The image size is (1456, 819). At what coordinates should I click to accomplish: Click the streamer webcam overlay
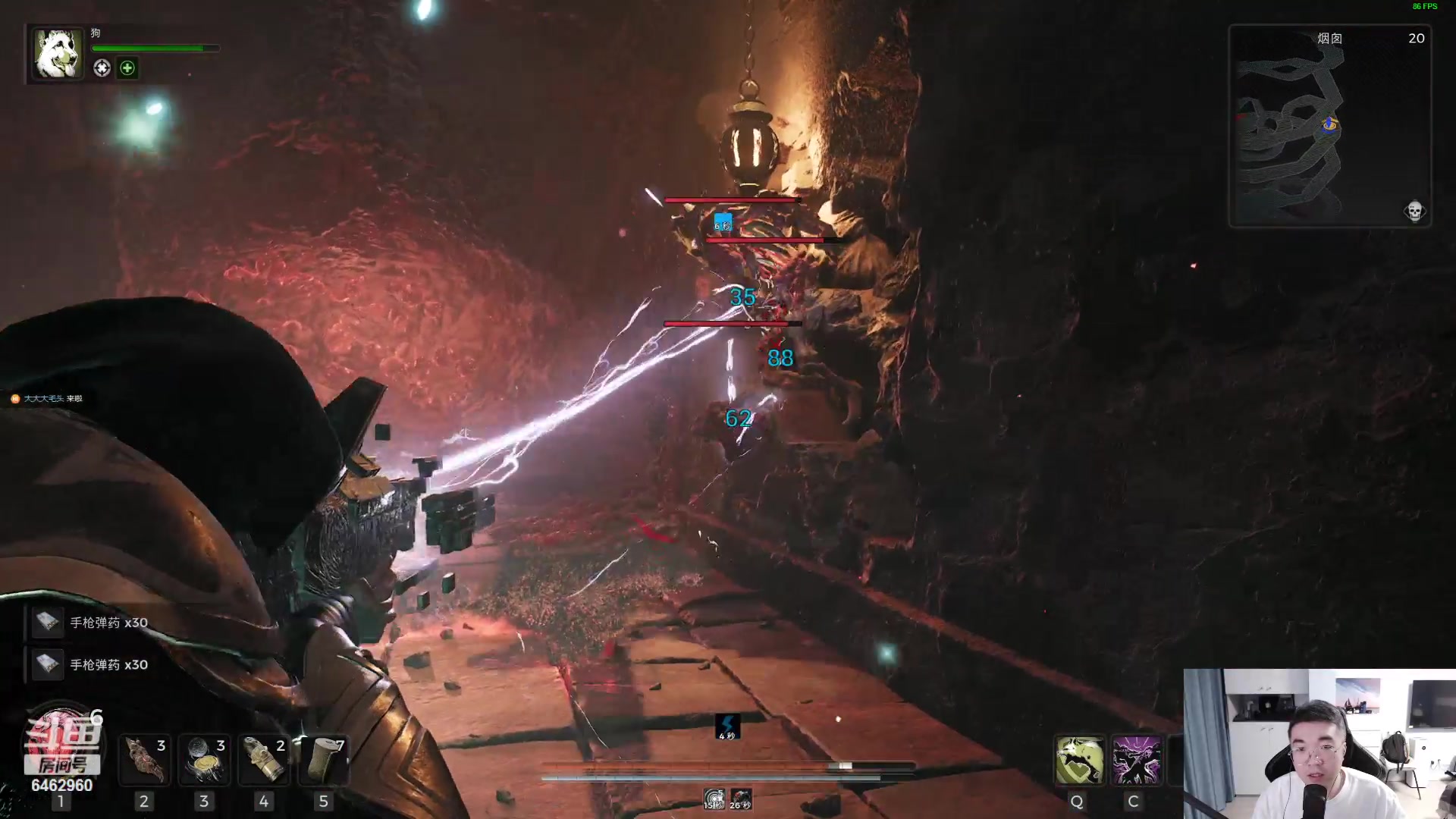1319,743
